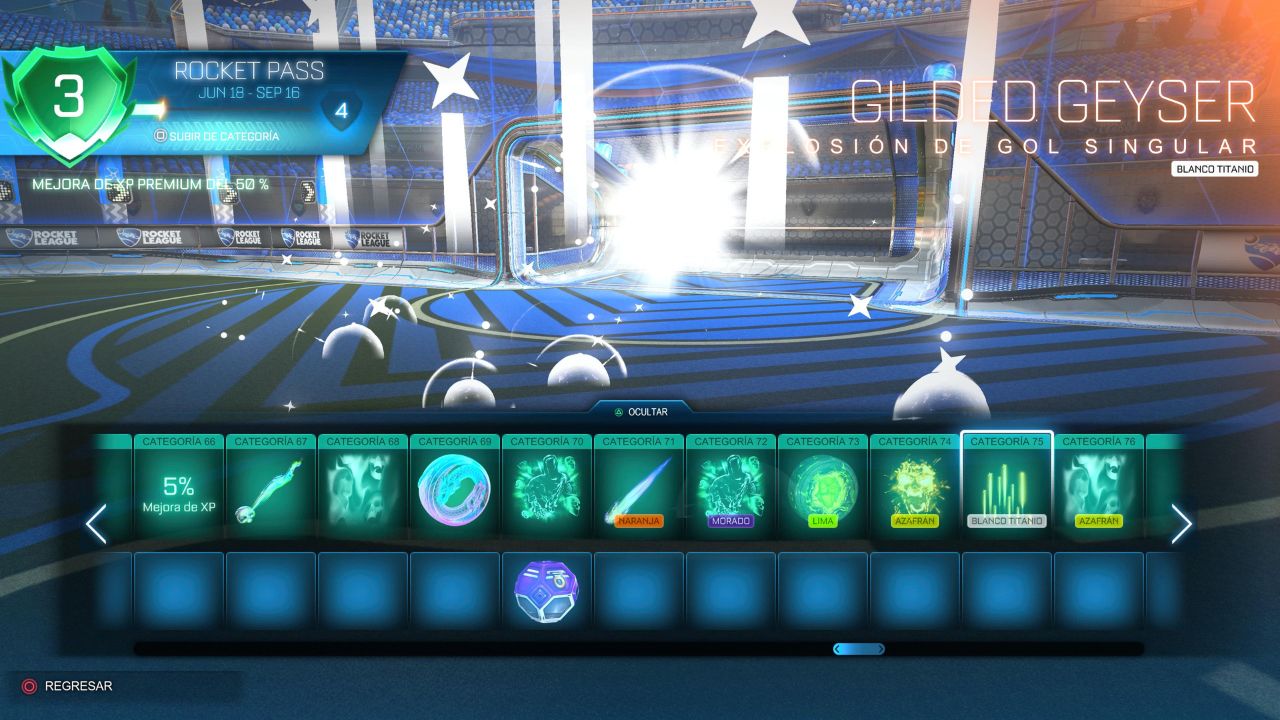Select the Categoría 66 XP boost reward

pyautogui.click(x=178, y=487)
